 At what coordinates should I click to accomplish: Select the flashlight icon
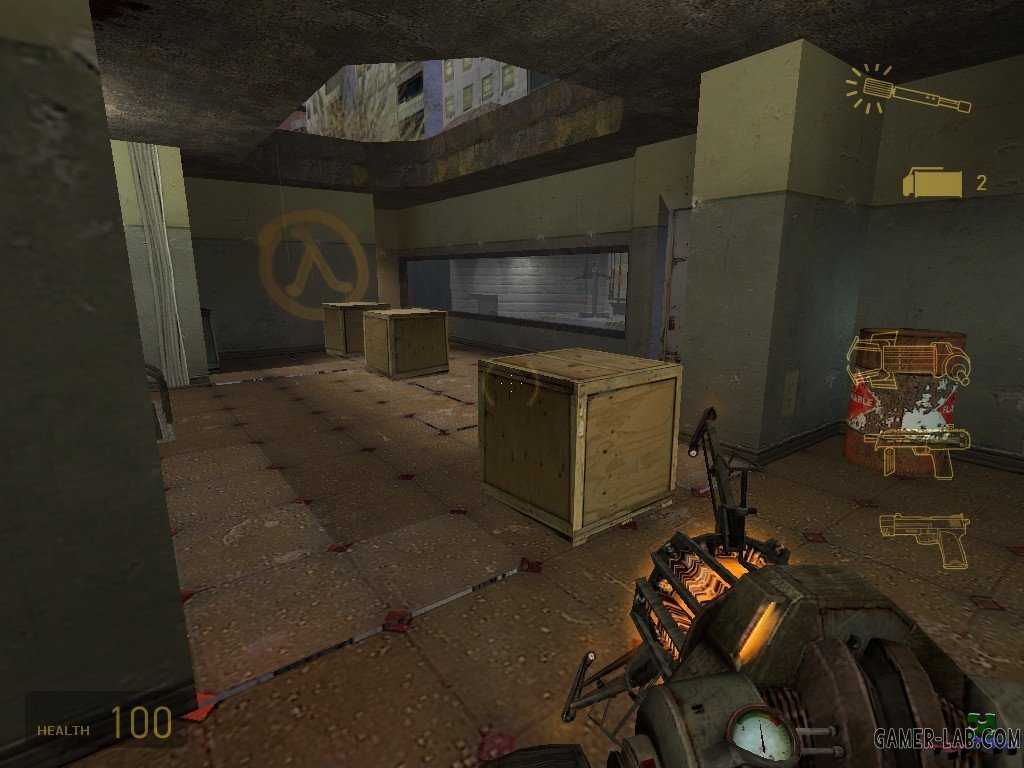coord(908,91)
